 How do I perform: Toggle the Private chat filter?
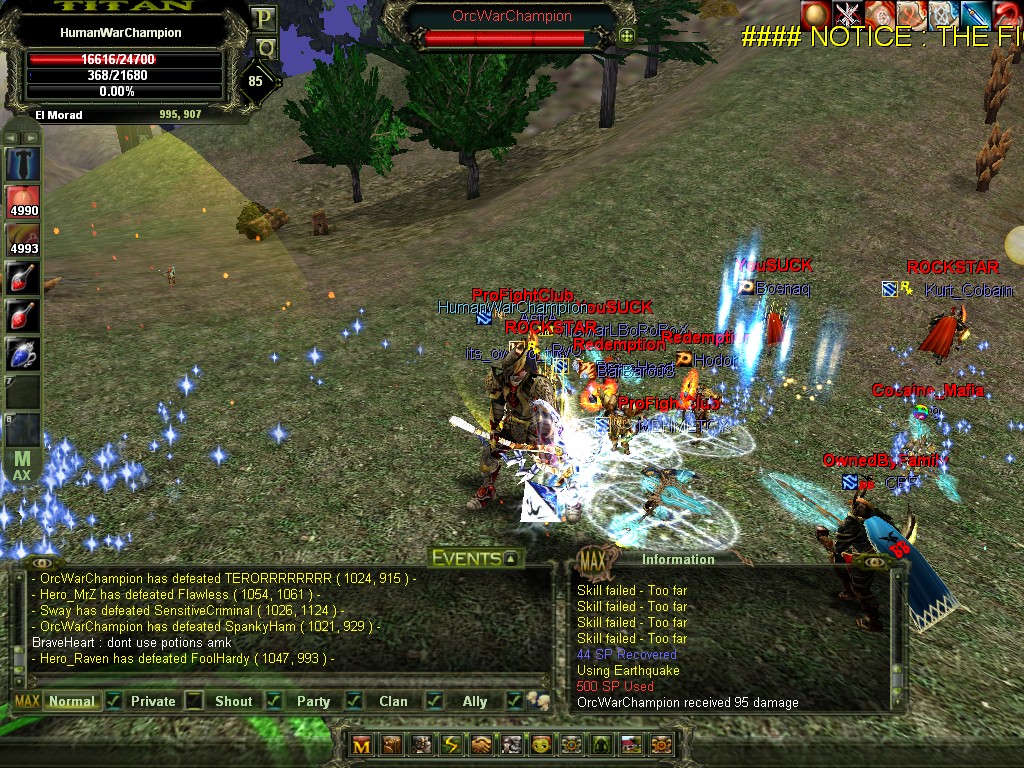pos(153,701)
